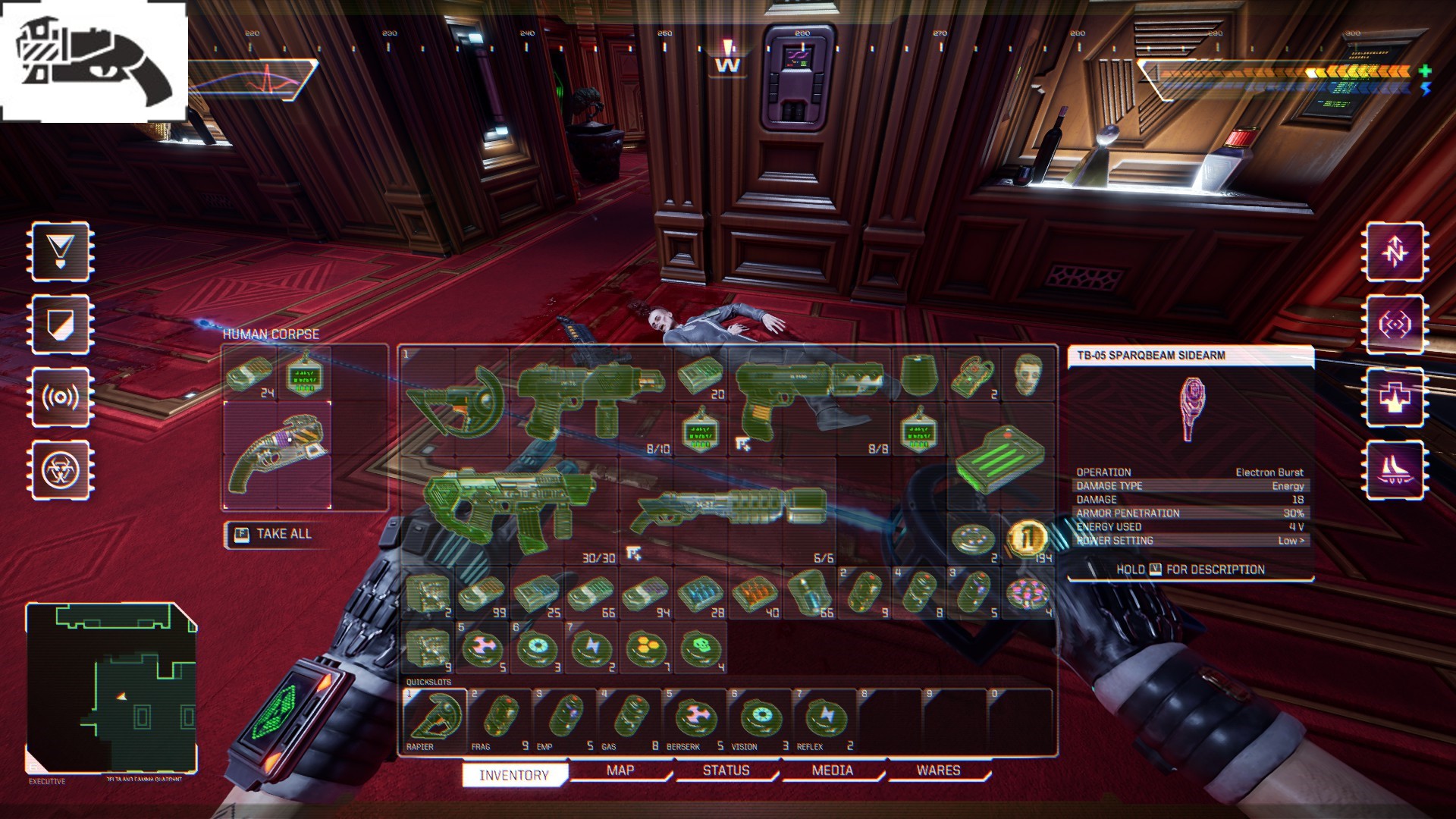Click the Take All button
The height and width of the screenshot is (819, 1456).
click(274, 534)
